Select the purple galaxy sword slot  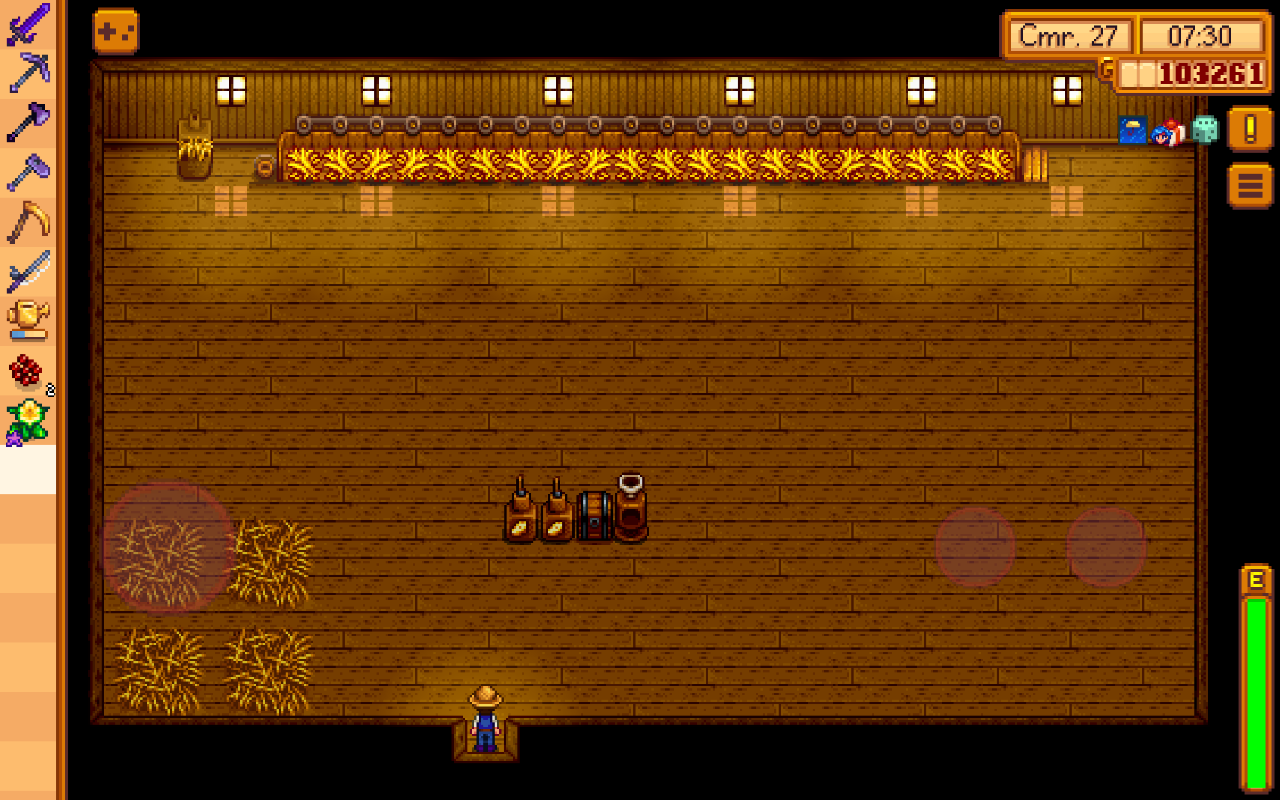point(28,24)
